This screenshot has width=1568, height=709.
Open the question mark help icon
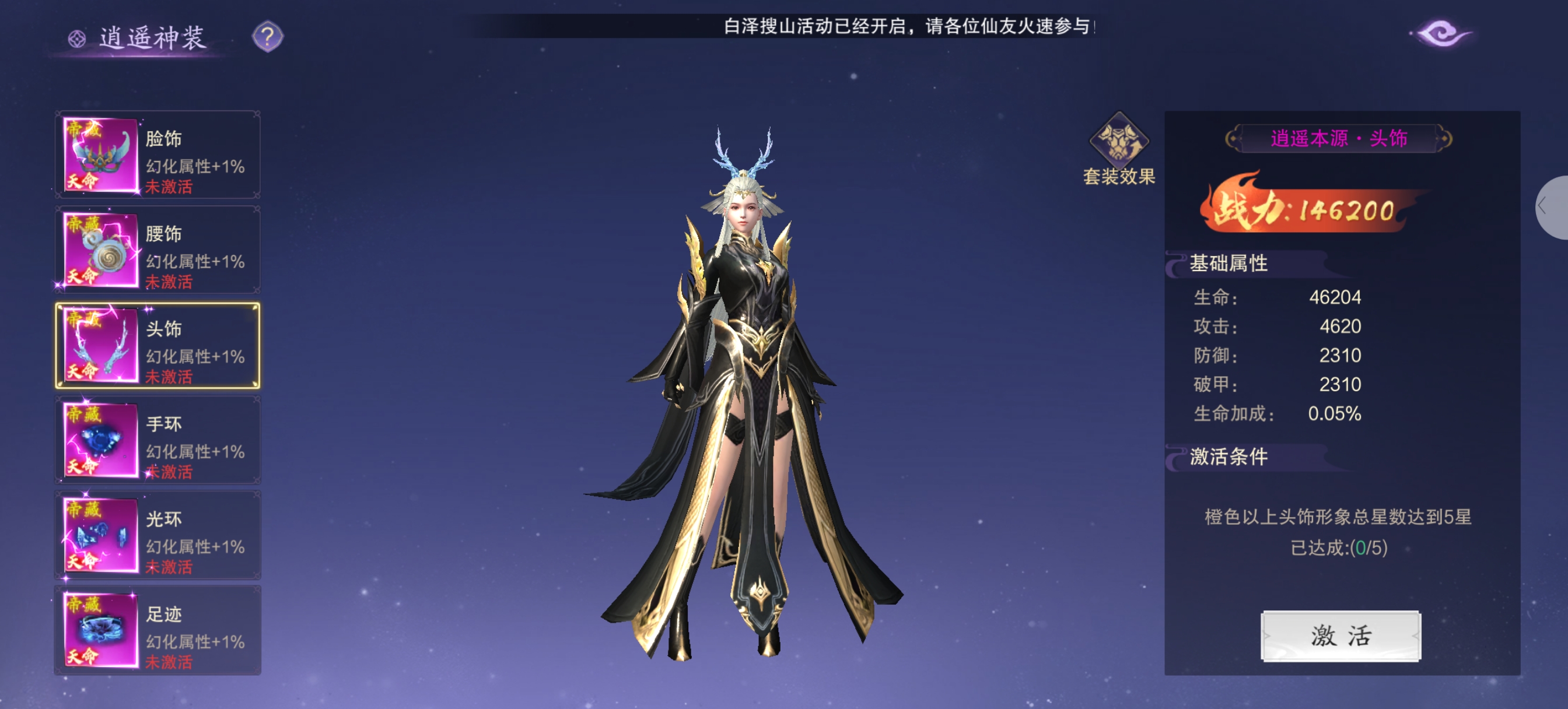[267, 37]
